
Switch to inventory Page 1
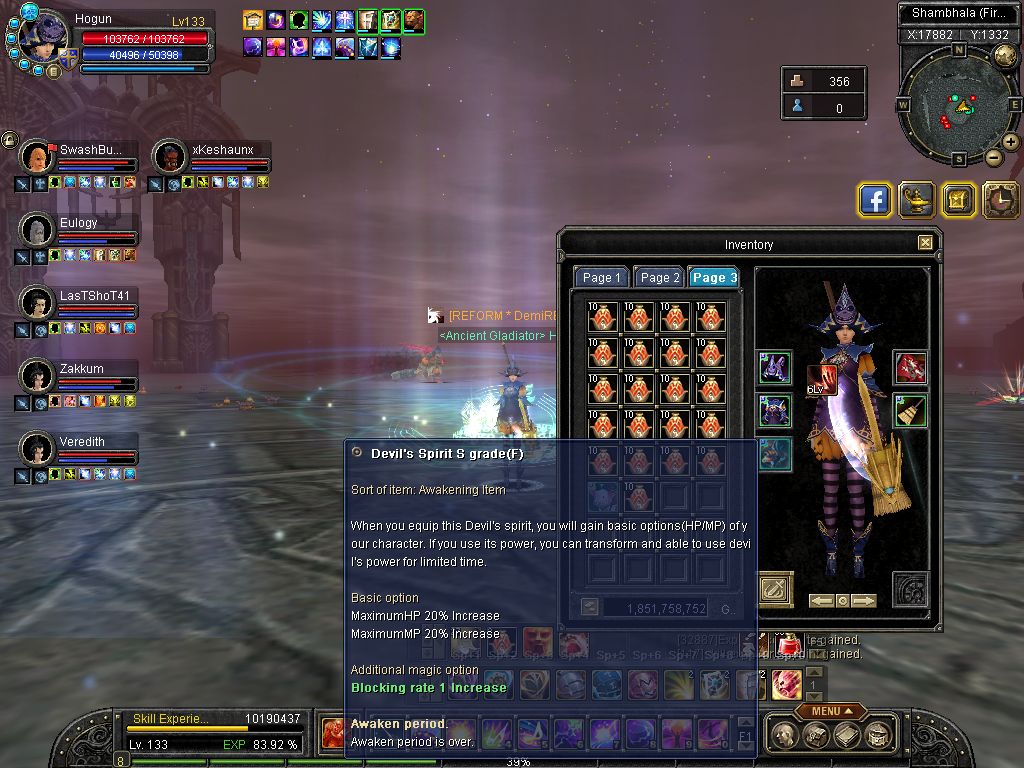602,278
